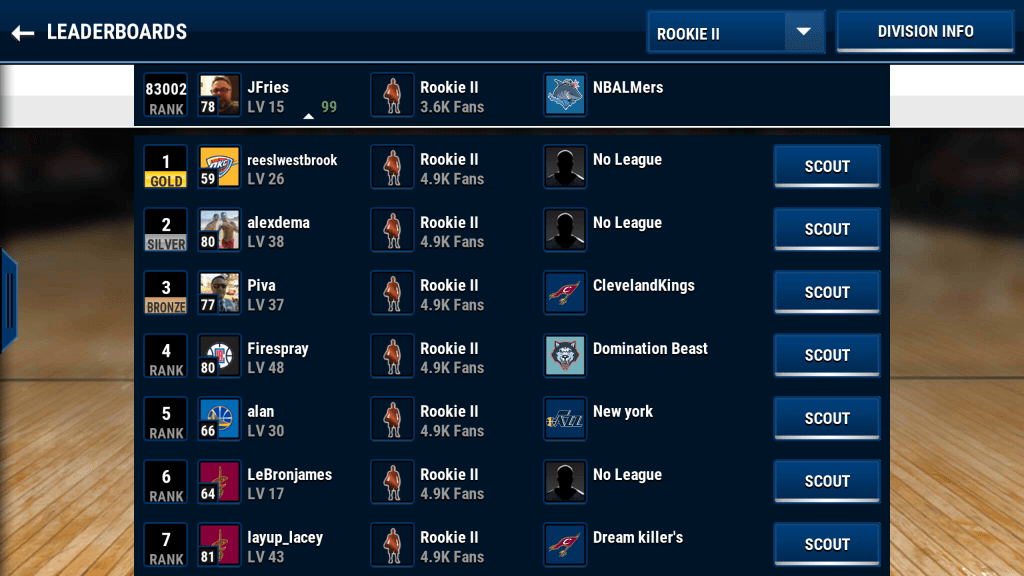Scout player Firespray

coord(827,356)
